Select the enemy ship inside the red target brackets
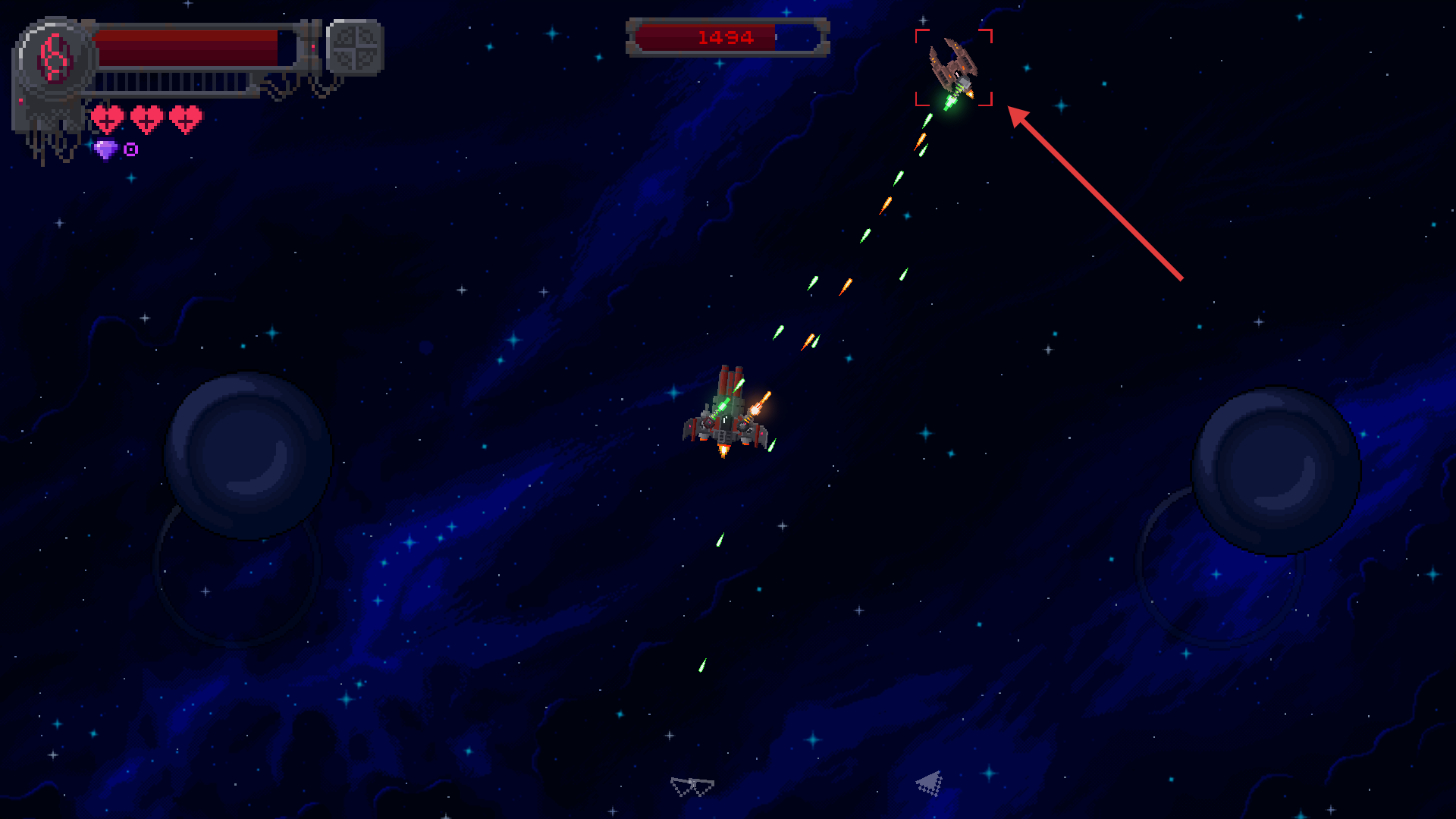Screen dimensions: 1456x819 [x=953, y=67]
